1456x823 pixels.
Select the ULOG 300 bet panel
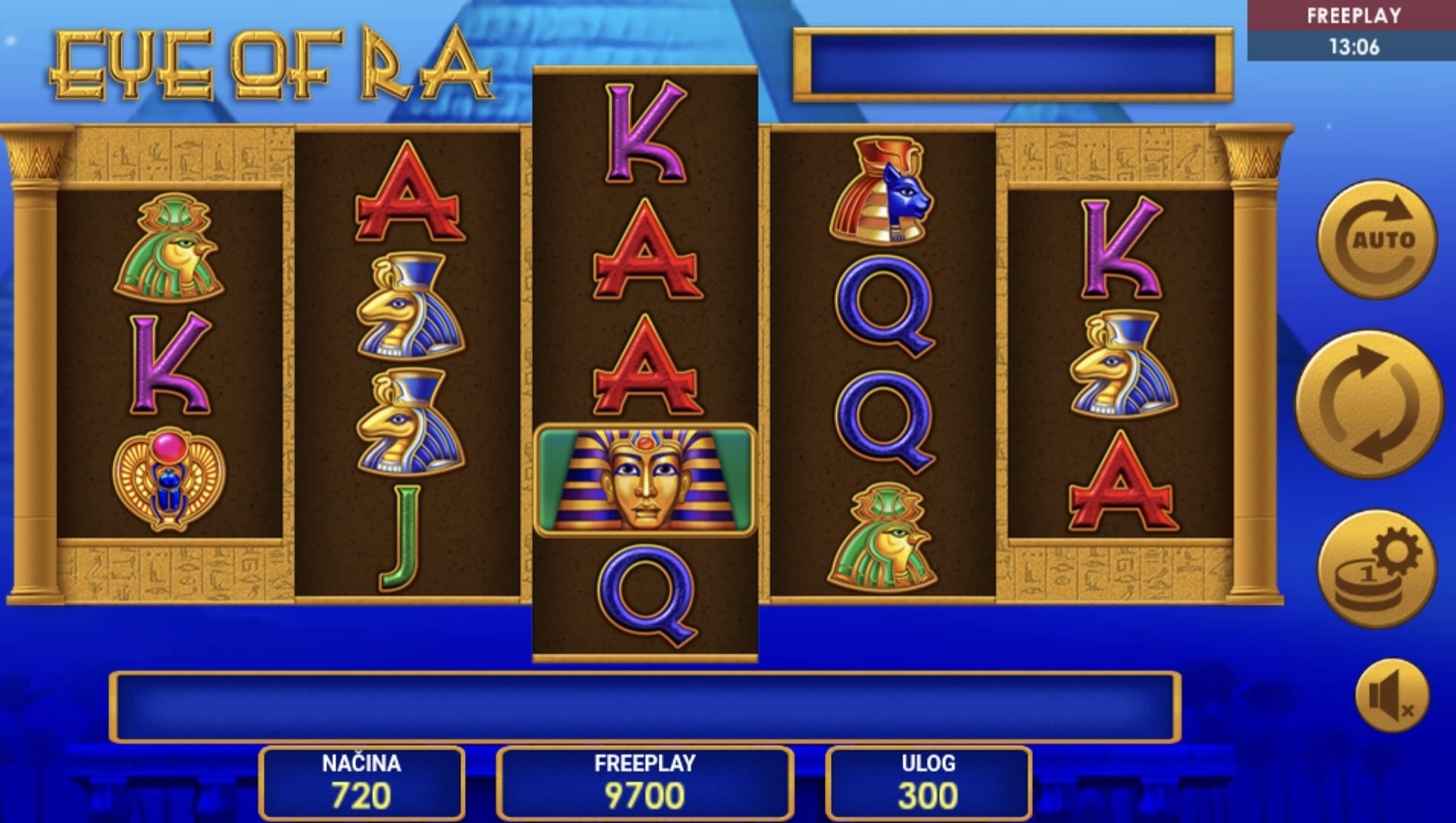click(x=928, y=783)
